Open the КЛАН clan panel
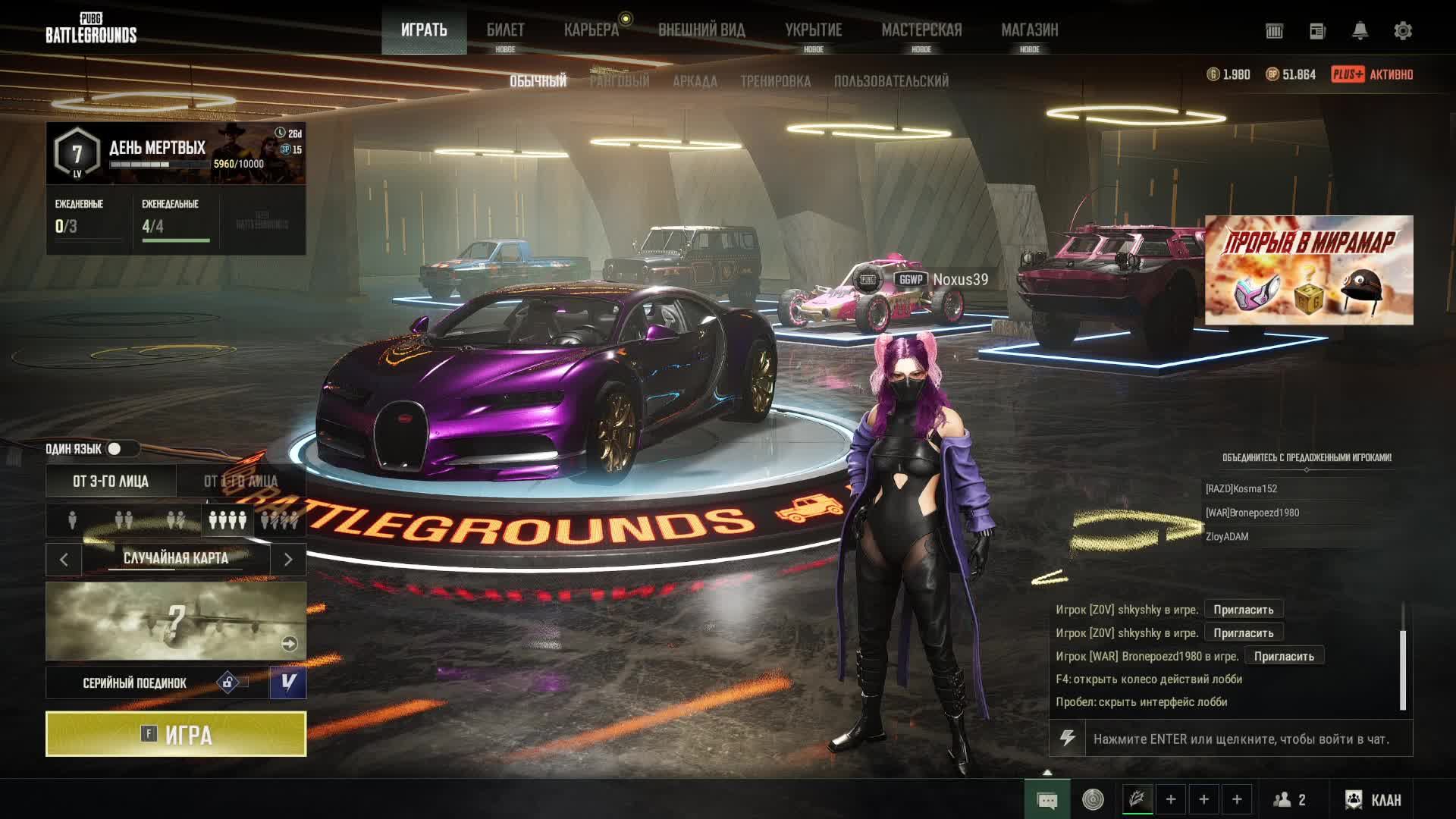 click(1373, 800)
